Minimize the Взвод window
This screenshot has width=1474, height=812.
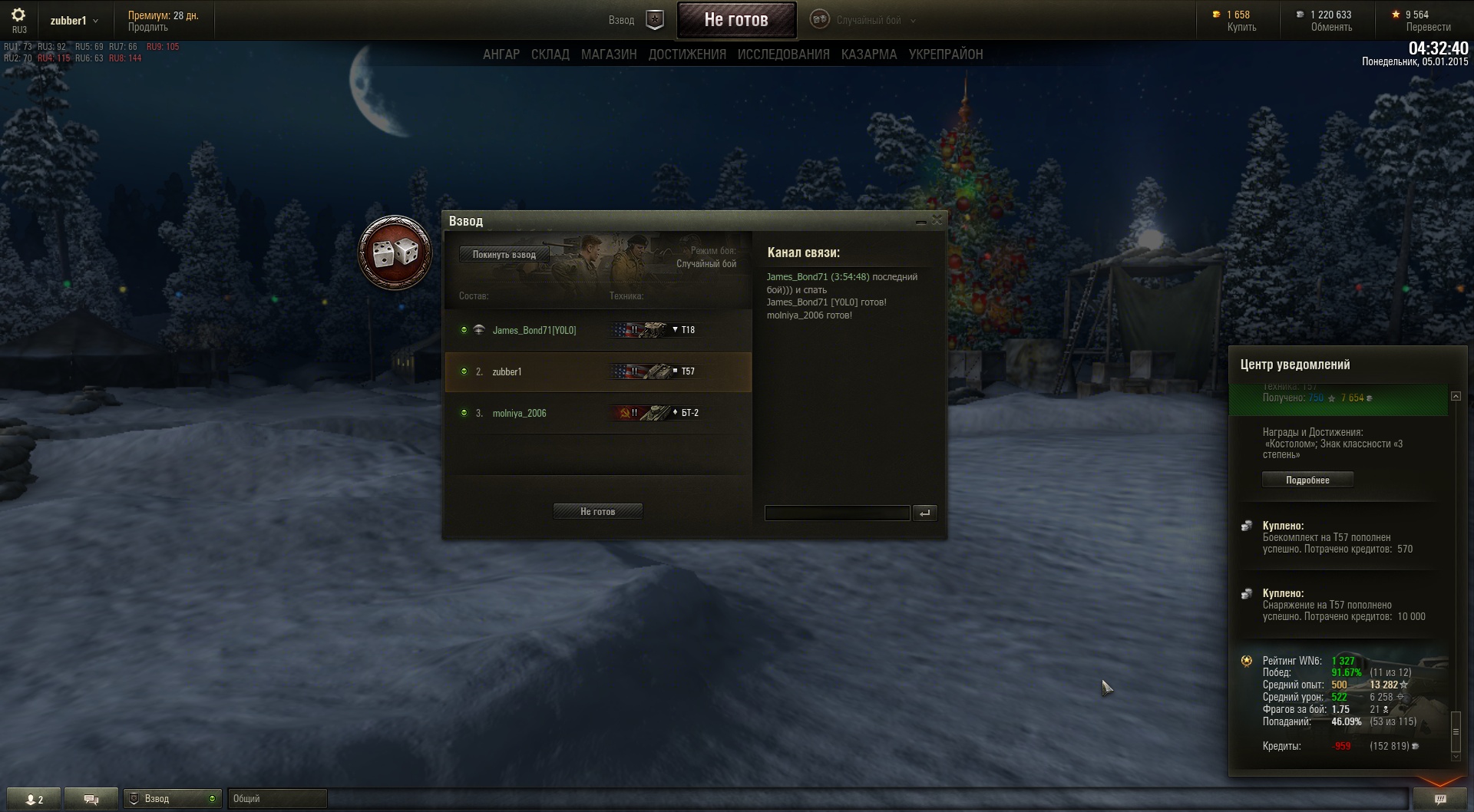920,222
